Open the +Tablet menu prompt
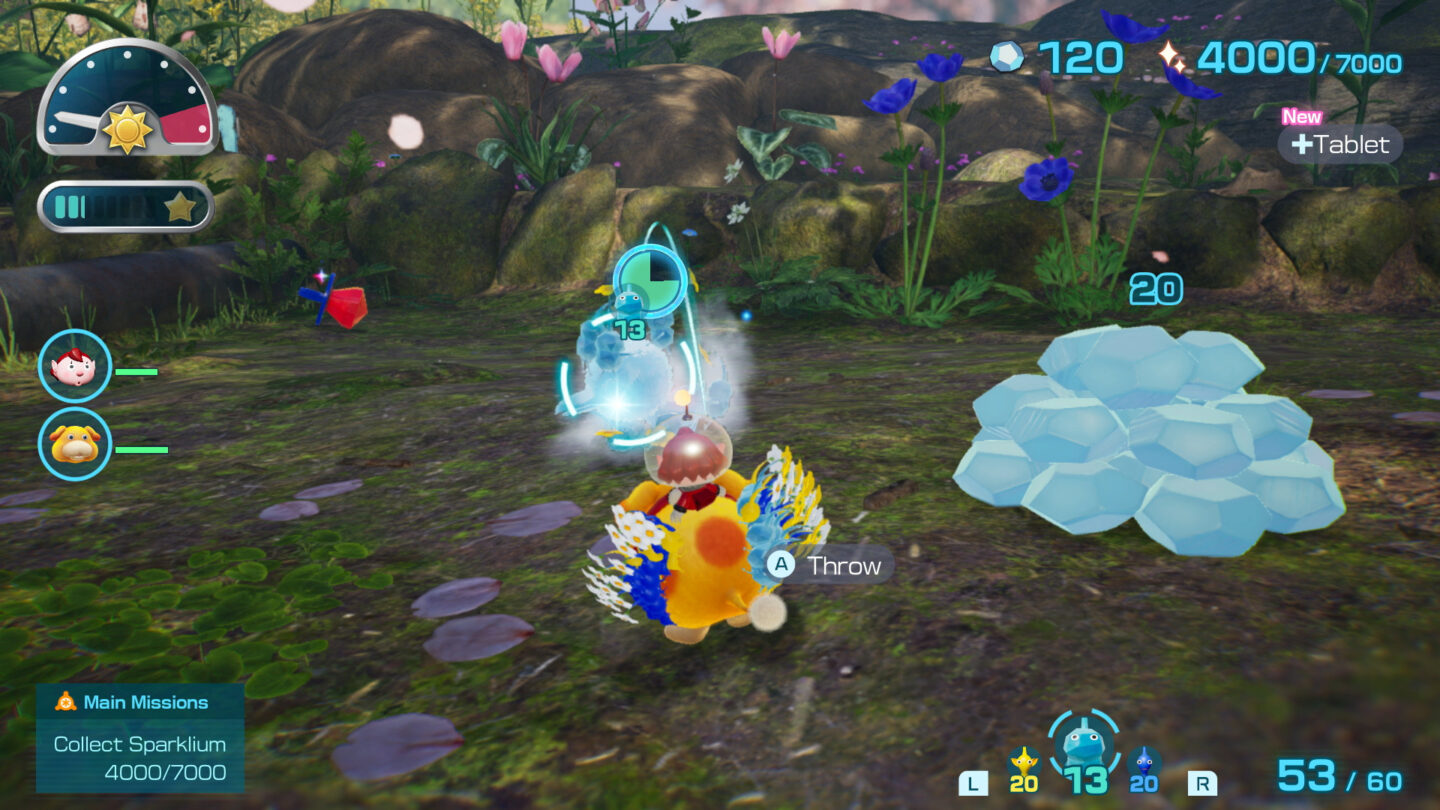 (1339, 146)
